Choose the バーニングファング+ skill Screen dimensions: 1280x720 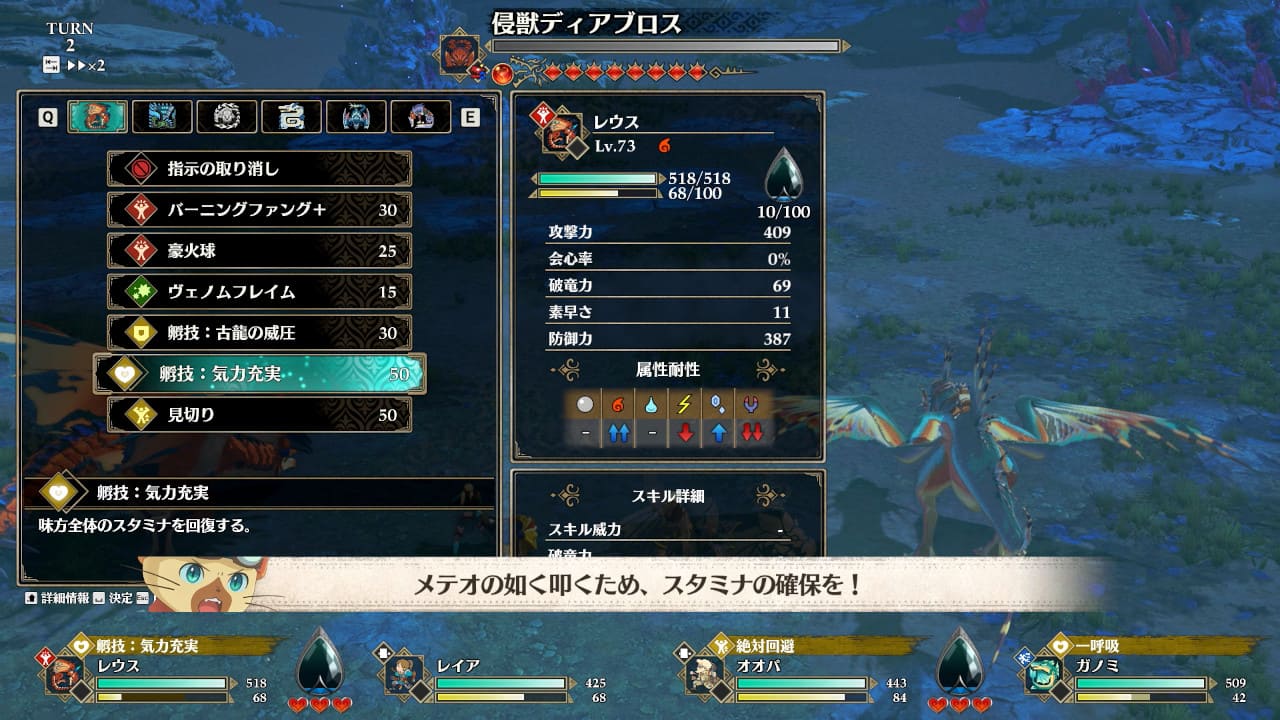[259, 210]
